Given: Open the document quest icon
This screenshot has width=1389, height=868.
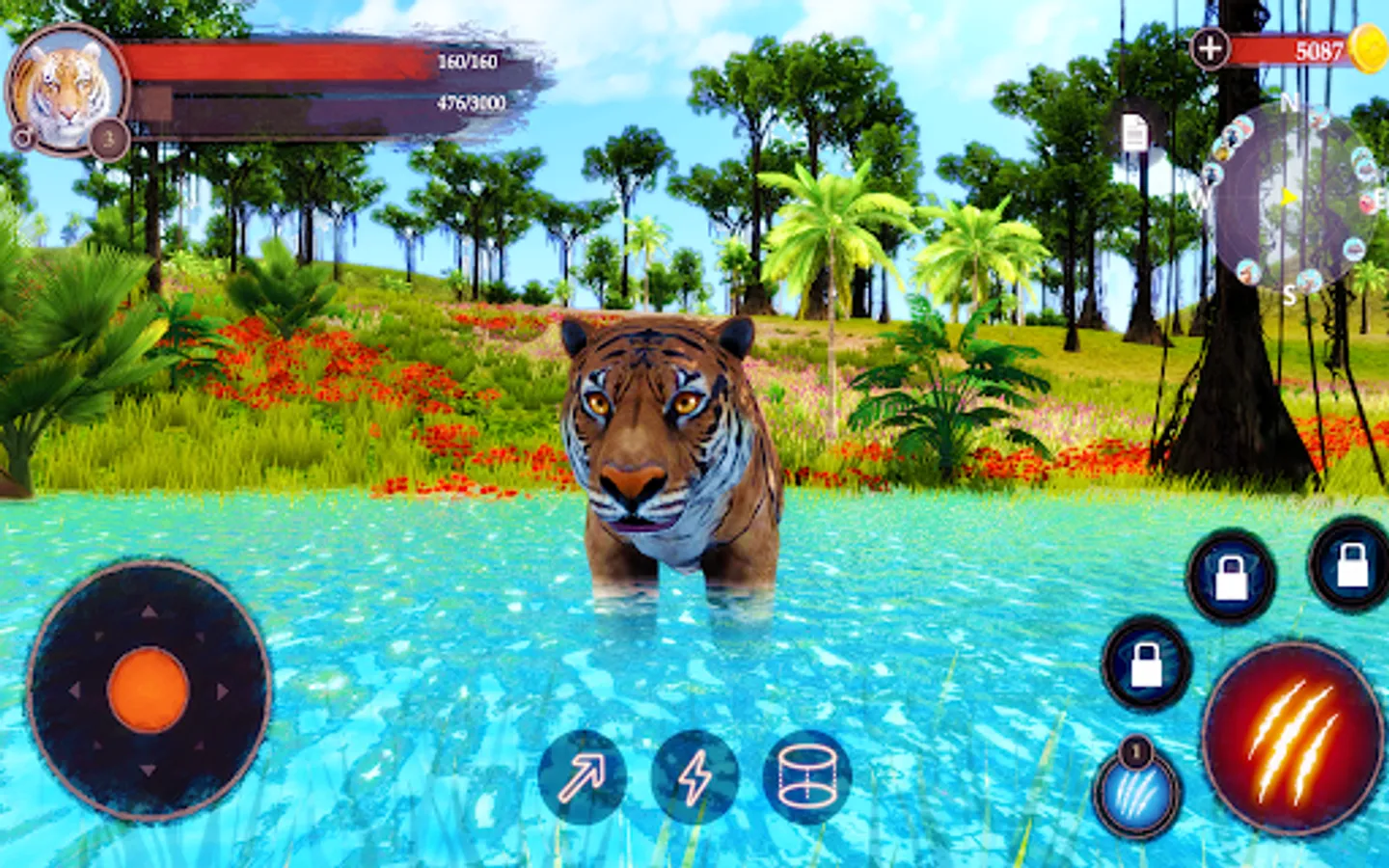Looking at the screenshot, I should tap(1135, 134).
